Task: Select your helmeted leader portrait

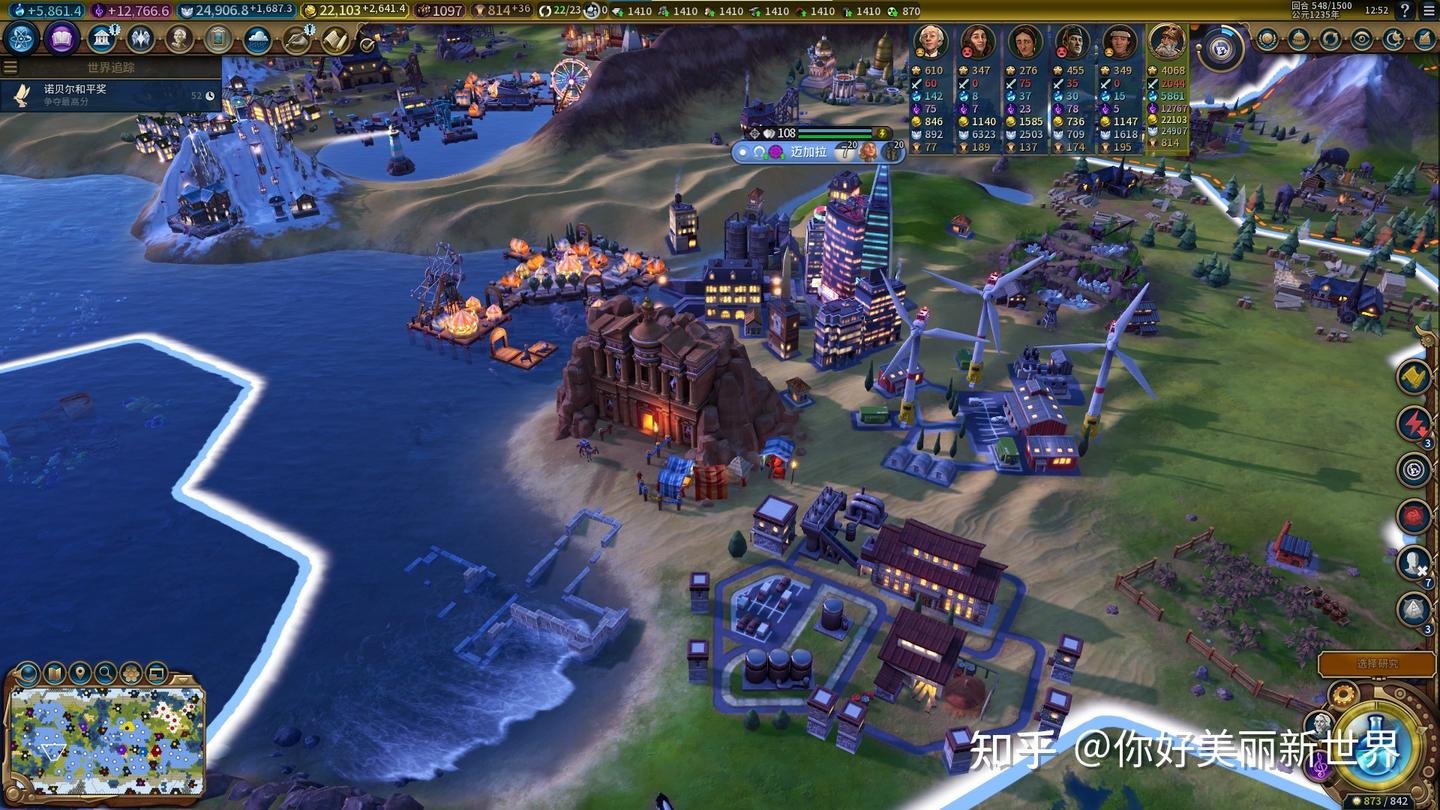Action: coord(1166,42)
